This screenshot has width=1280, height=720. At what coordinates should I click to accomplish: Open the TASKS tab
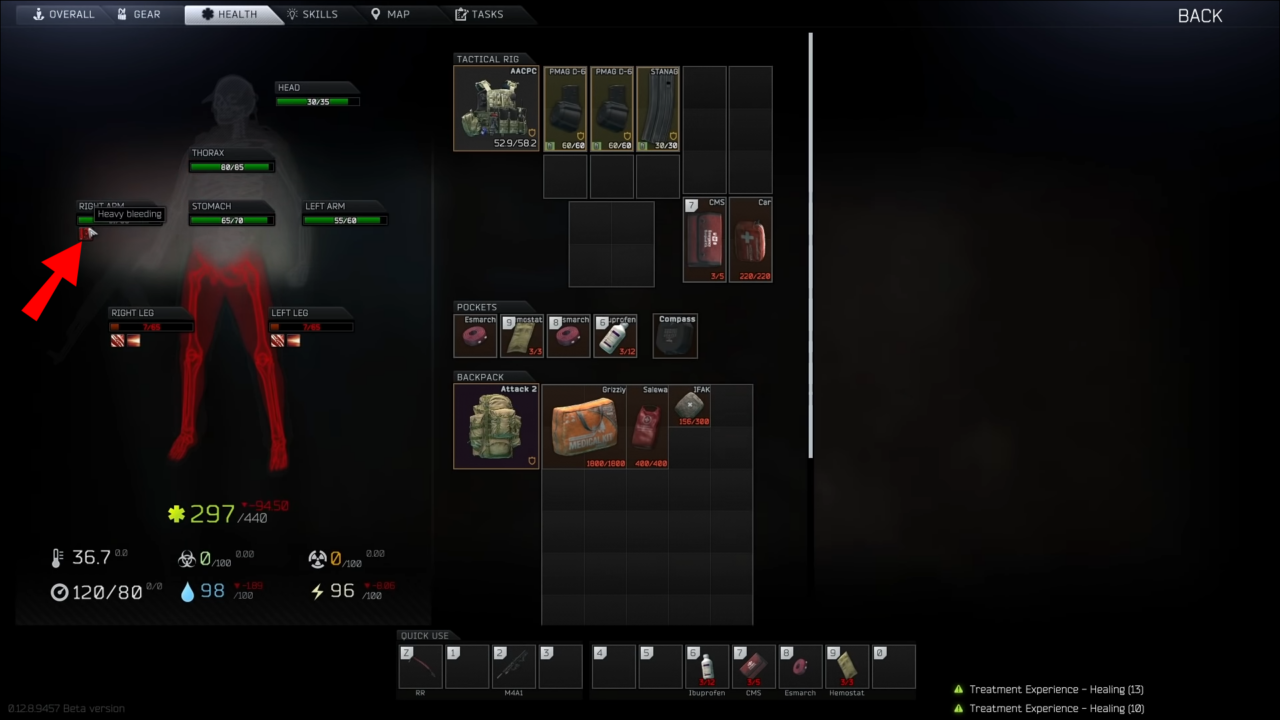[x=487, y=13]
